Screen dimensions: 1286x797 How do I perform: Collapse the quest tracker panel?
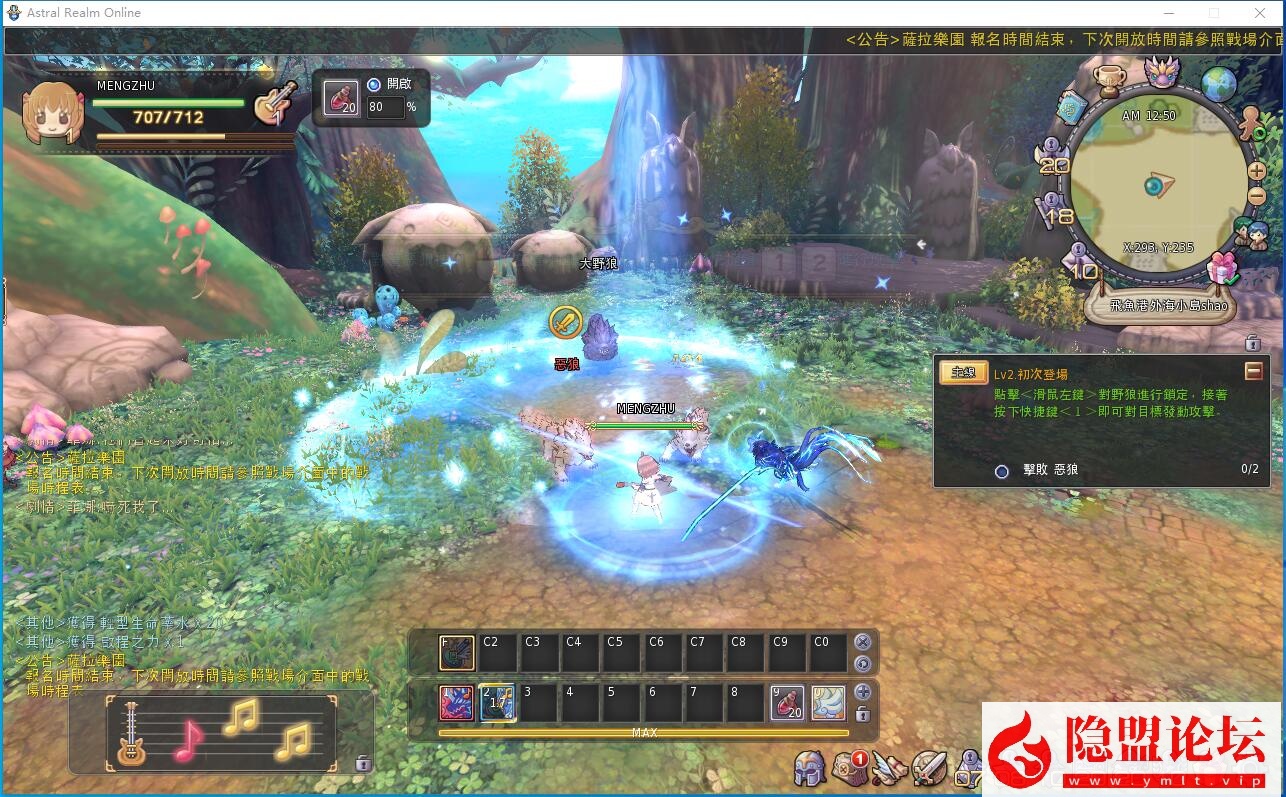click(1253, 372)
